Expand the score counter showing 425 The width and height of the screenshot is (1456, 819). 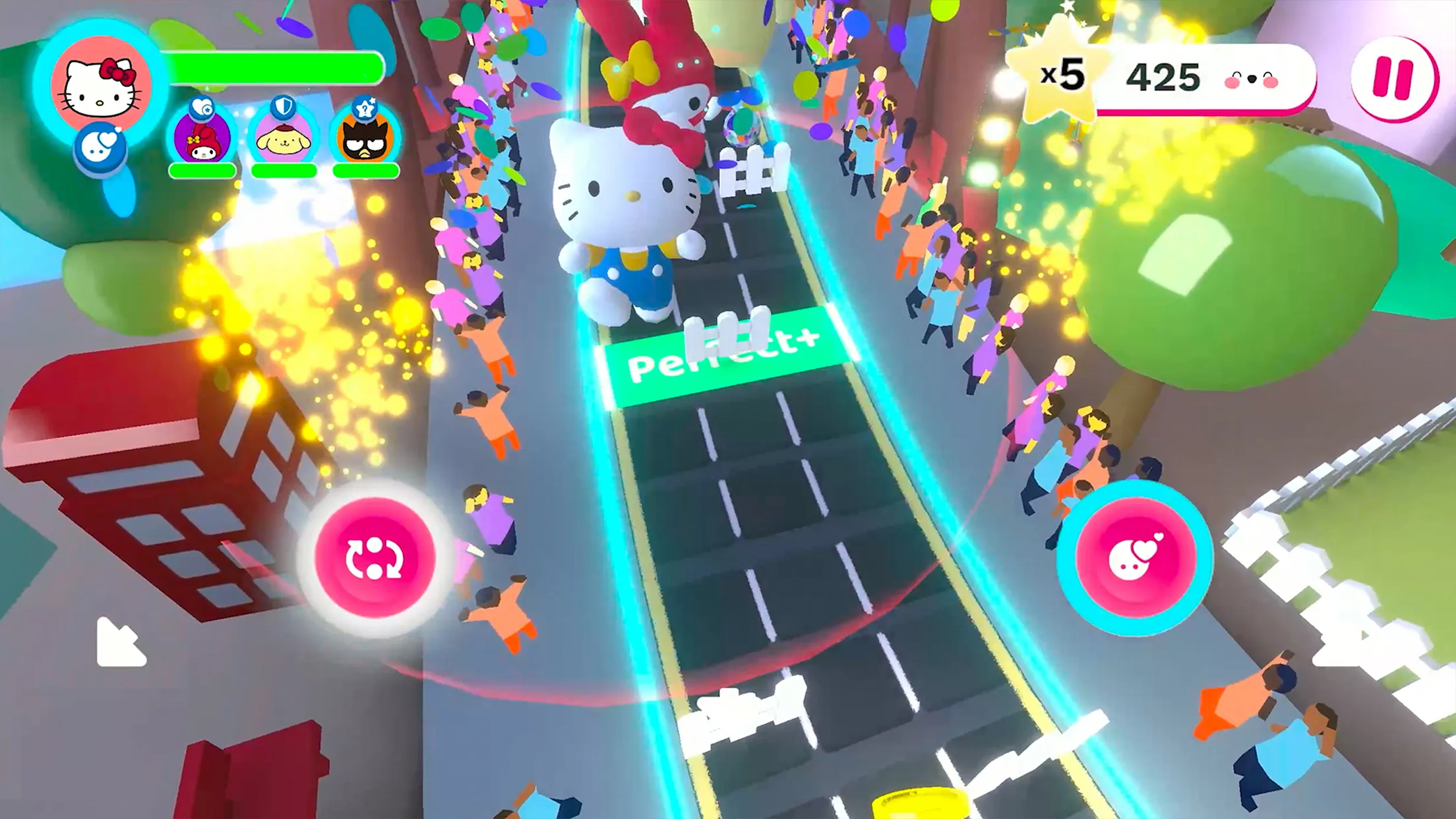[x=1163, y=76]
